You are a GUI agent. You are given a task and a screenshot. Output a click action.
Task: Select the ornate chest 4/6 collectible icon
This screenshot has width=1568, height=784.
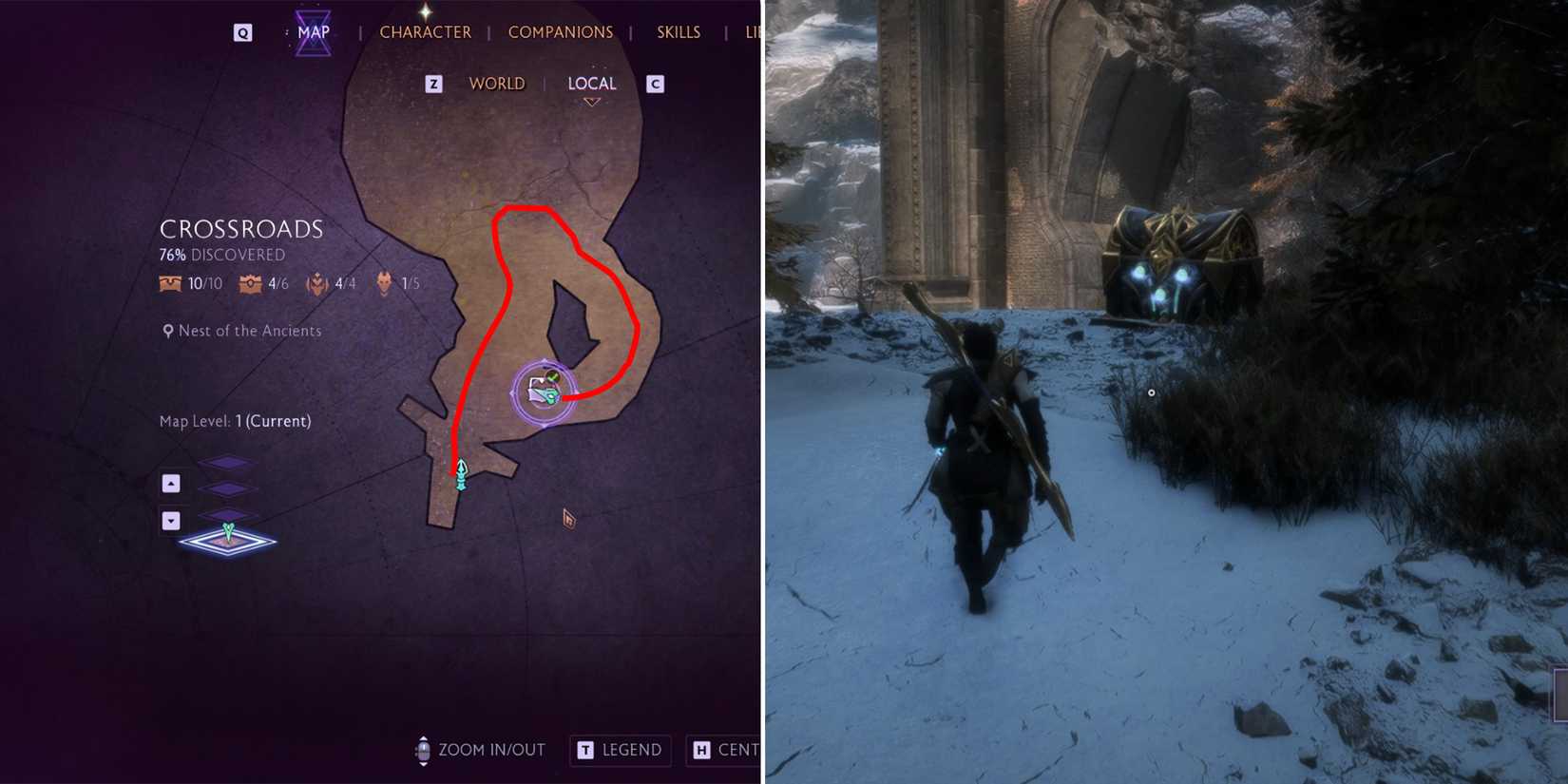click(249, 283)
